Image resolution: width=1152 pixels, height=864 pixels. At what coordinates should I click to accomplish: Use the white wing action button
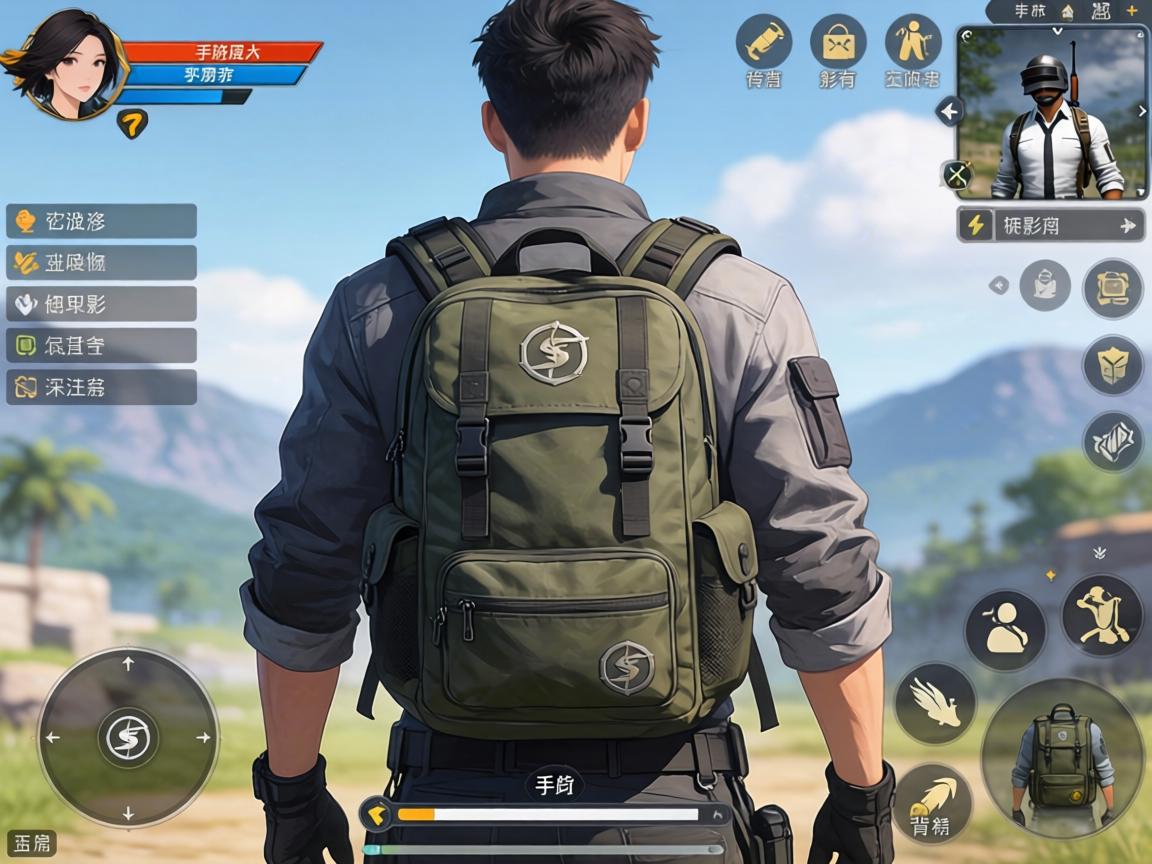point(935,704)
